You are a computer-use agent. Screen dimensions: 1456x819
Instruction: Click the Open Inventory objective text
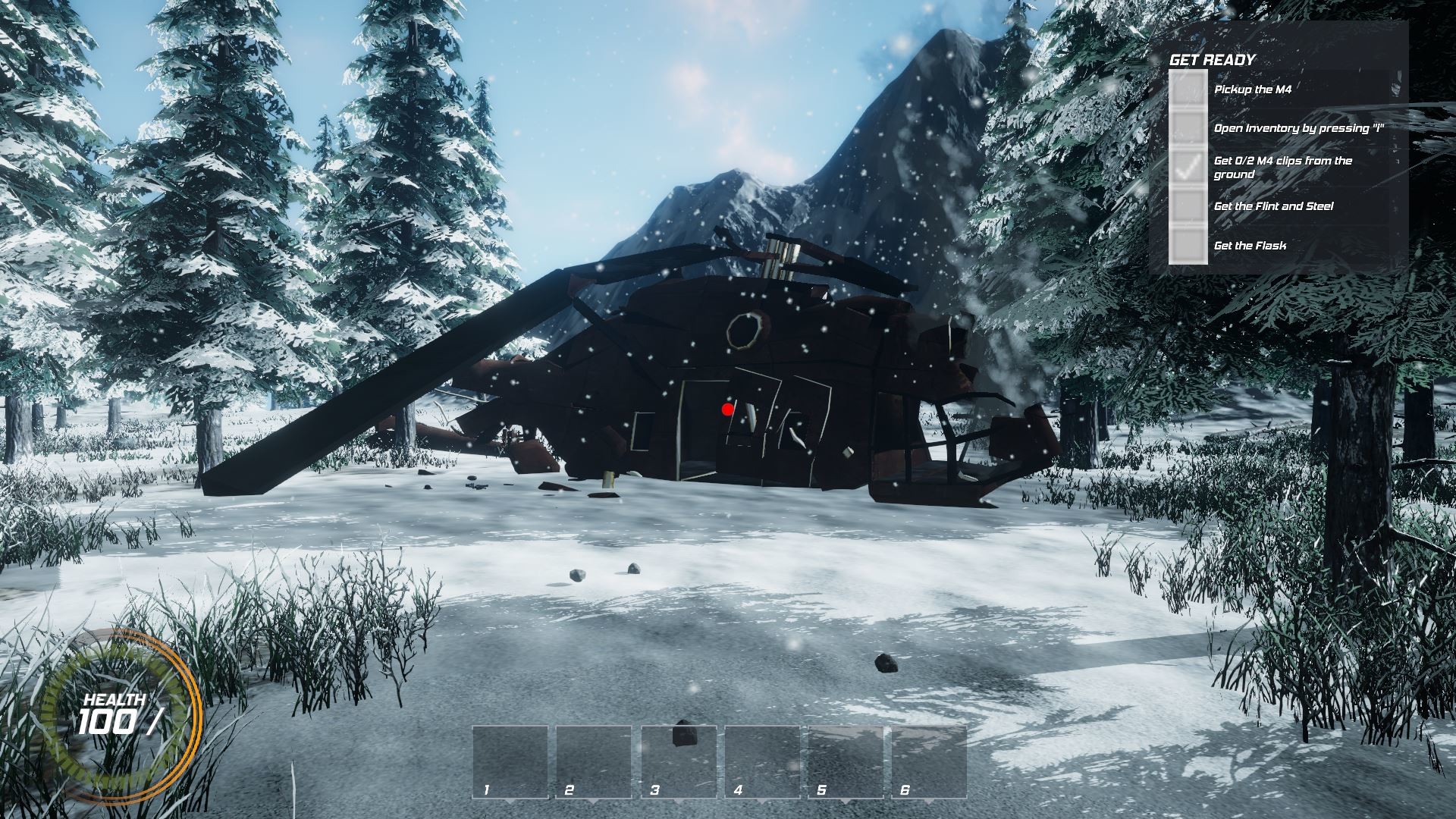tap(1300, 130)
